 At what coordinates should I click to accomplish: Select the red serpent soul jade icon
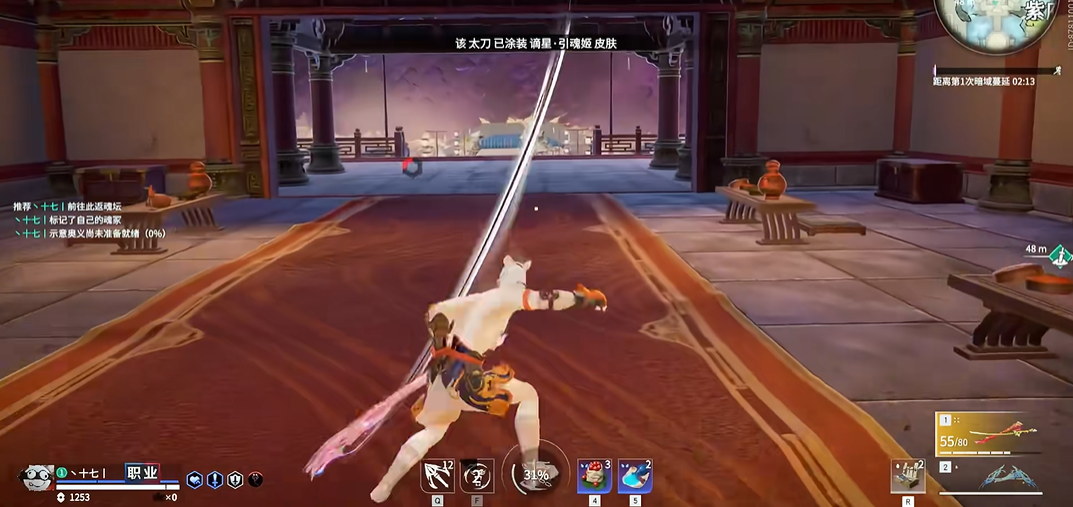click(256, 480)
